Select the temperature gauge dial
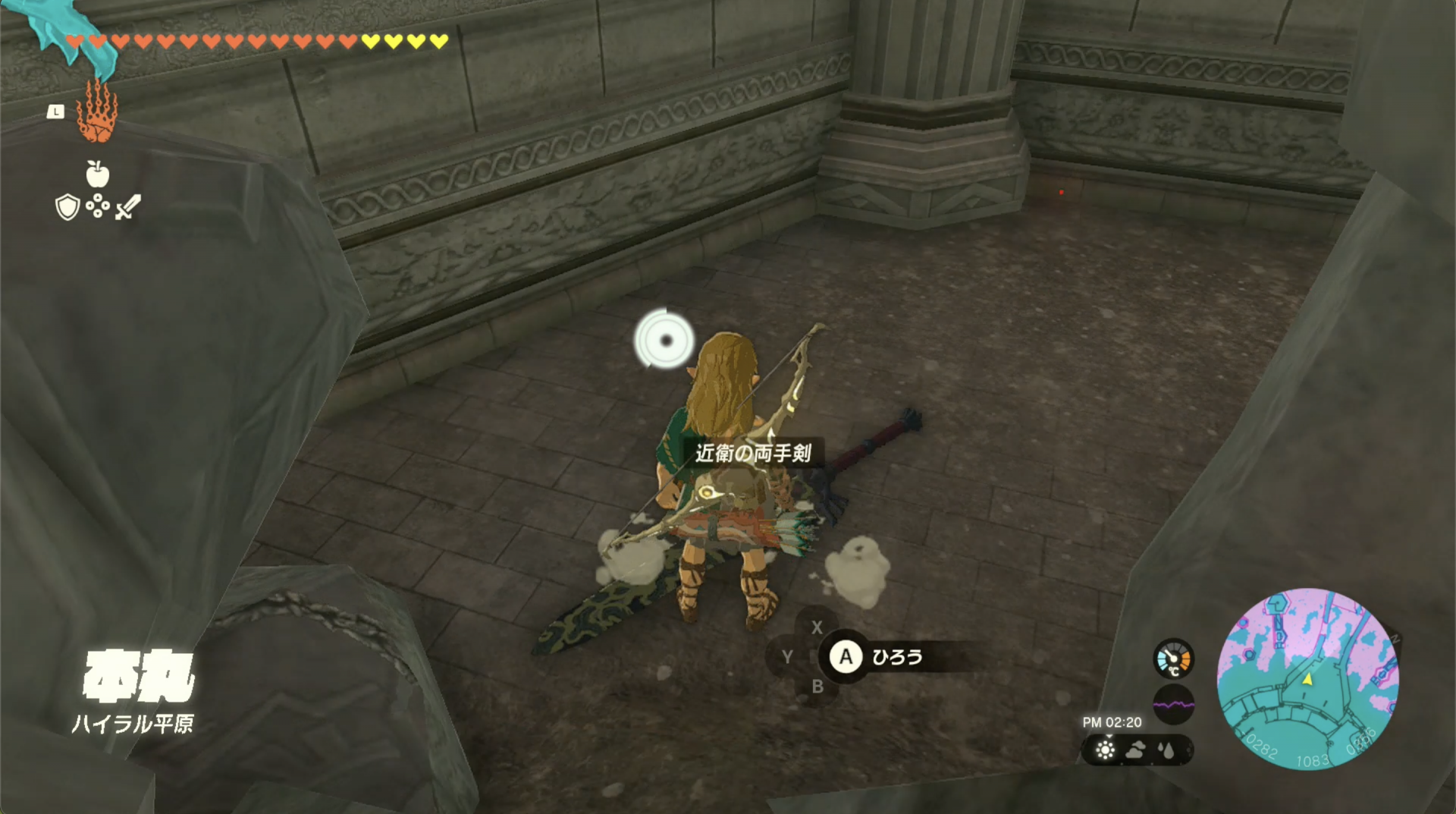Screen dimensions: 1456x814 1174,658
